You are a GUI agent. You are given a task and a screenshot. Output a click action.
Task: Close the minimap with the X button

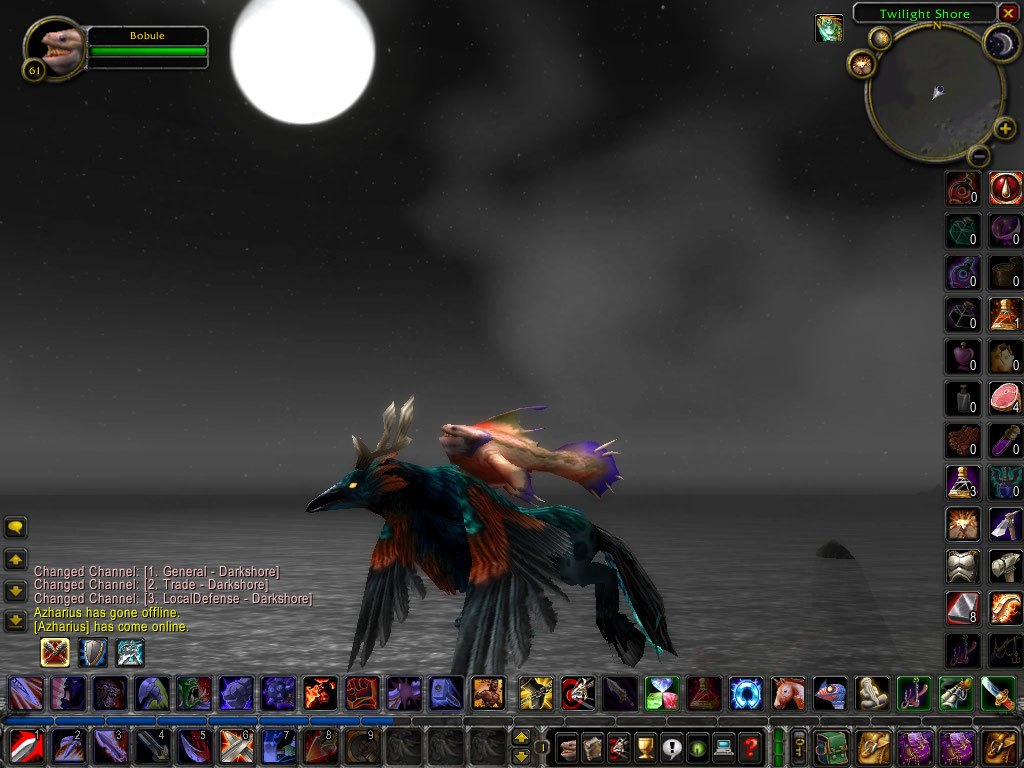click(x=1011, y=14)
